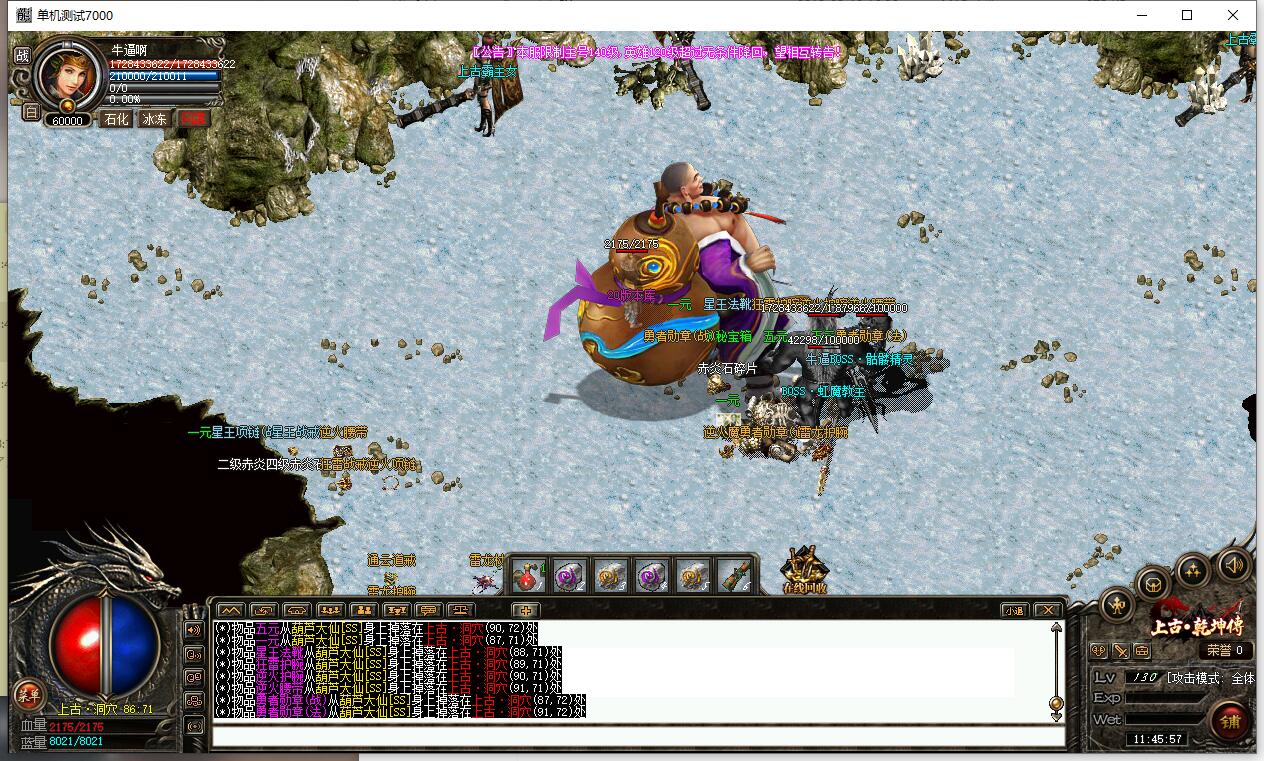Open the round bag box button
Image resolution: width=1264 pixels, height=761 pixels.
1154,584
